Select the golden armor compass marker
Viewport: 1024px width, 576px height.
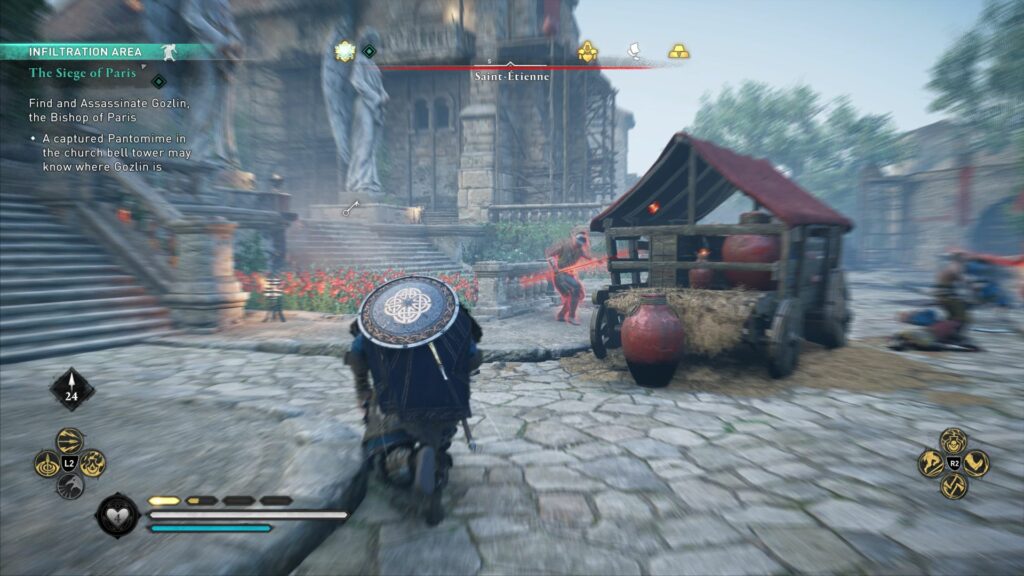point(587,52)
